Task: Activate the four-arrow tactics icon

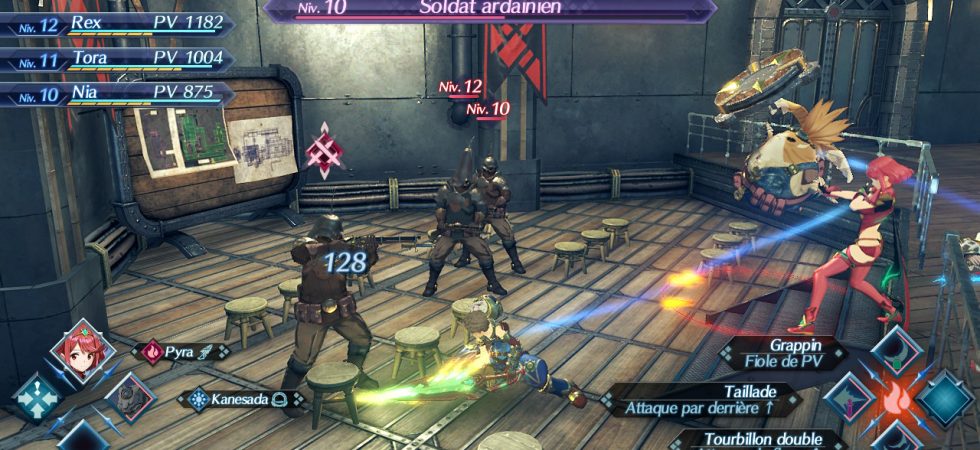Action: [37, 397]
